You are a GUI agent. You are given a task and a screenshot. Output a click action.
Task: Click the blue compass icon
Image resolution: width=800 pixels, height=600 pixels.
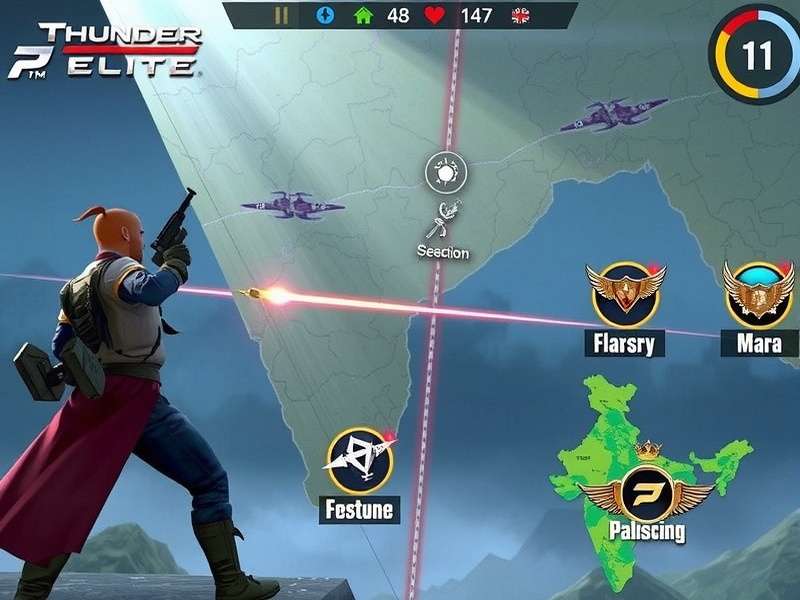pos(323,15)
